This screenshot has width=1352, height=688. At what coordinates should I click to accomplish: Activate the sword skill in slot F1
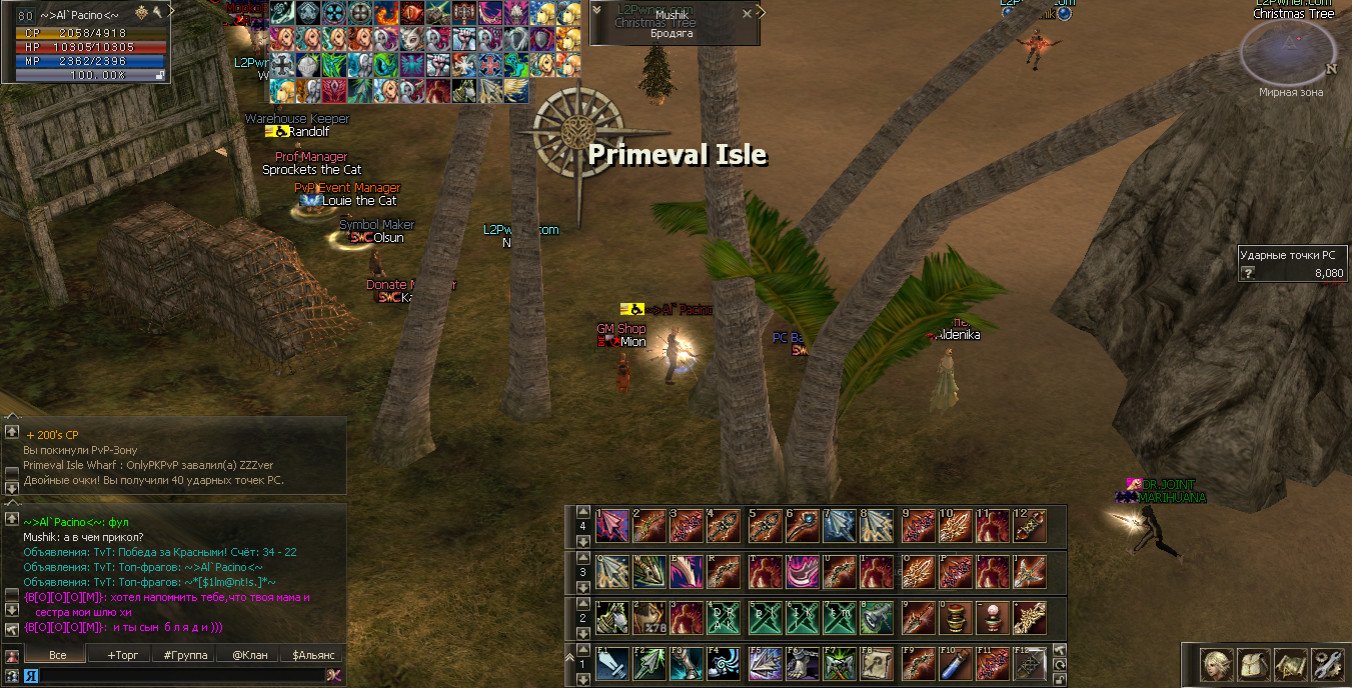(x=612, y=664)
